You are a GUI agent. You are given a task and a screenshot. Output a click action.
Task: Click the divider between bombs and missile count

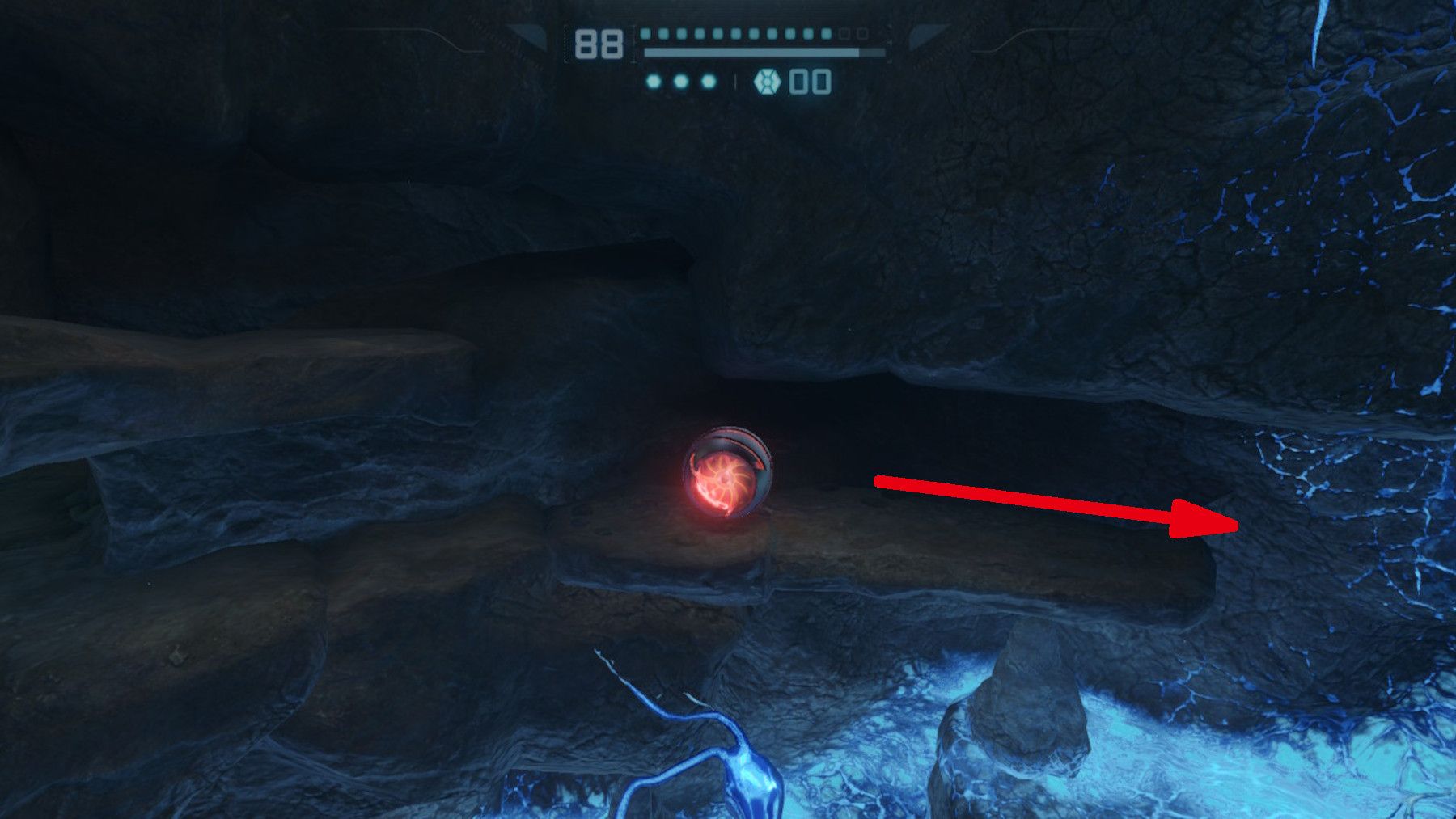coord(736,81)
